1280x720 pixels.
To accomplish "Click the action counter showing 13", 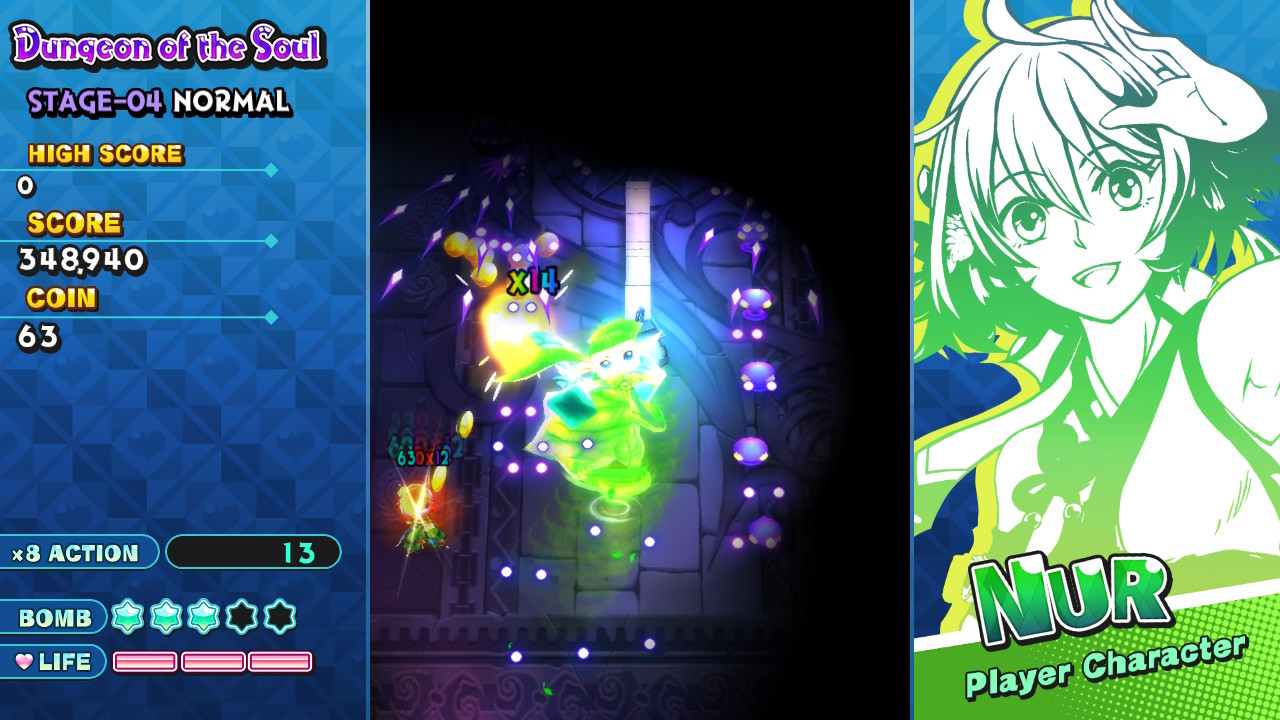I will coord(255,551).
